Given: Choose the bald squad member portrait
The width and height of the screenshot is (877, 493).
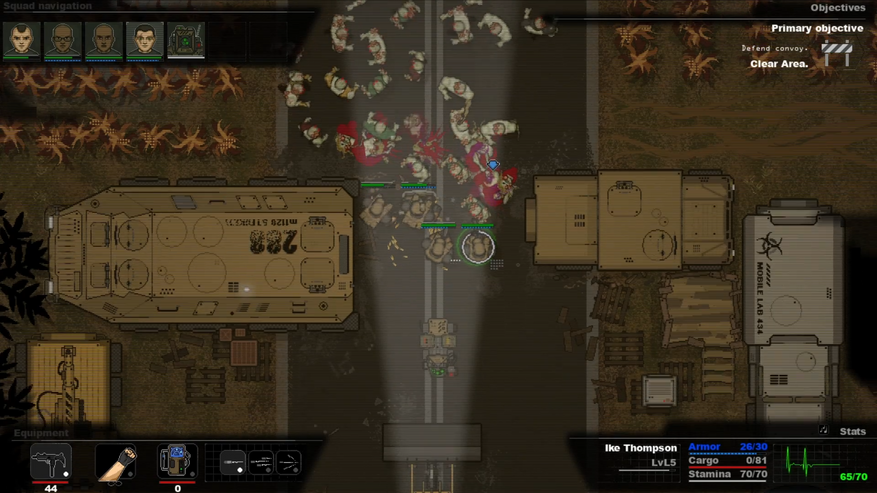Looking at the screenshot, I should pos(103,40).
